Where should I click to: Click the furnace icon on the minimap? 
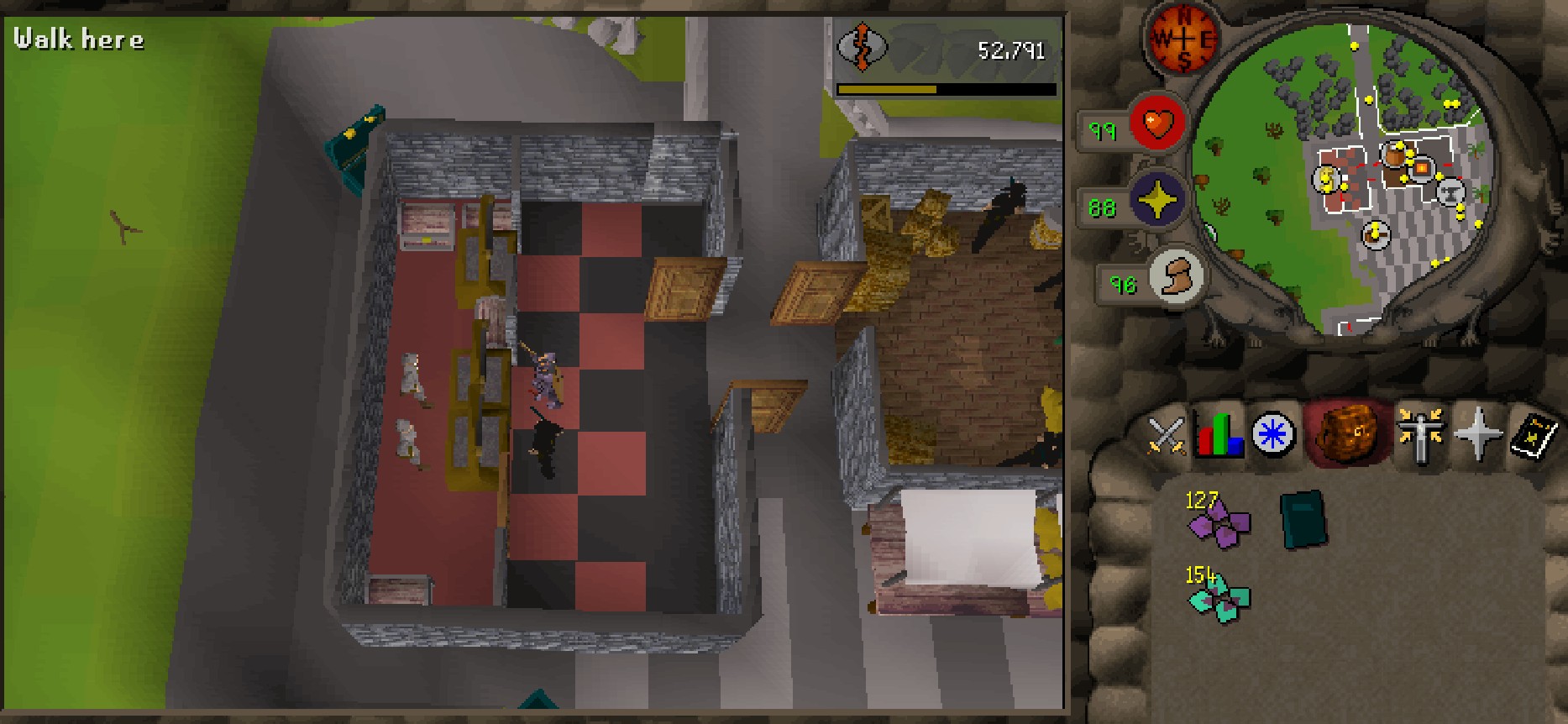(1421, 169)
